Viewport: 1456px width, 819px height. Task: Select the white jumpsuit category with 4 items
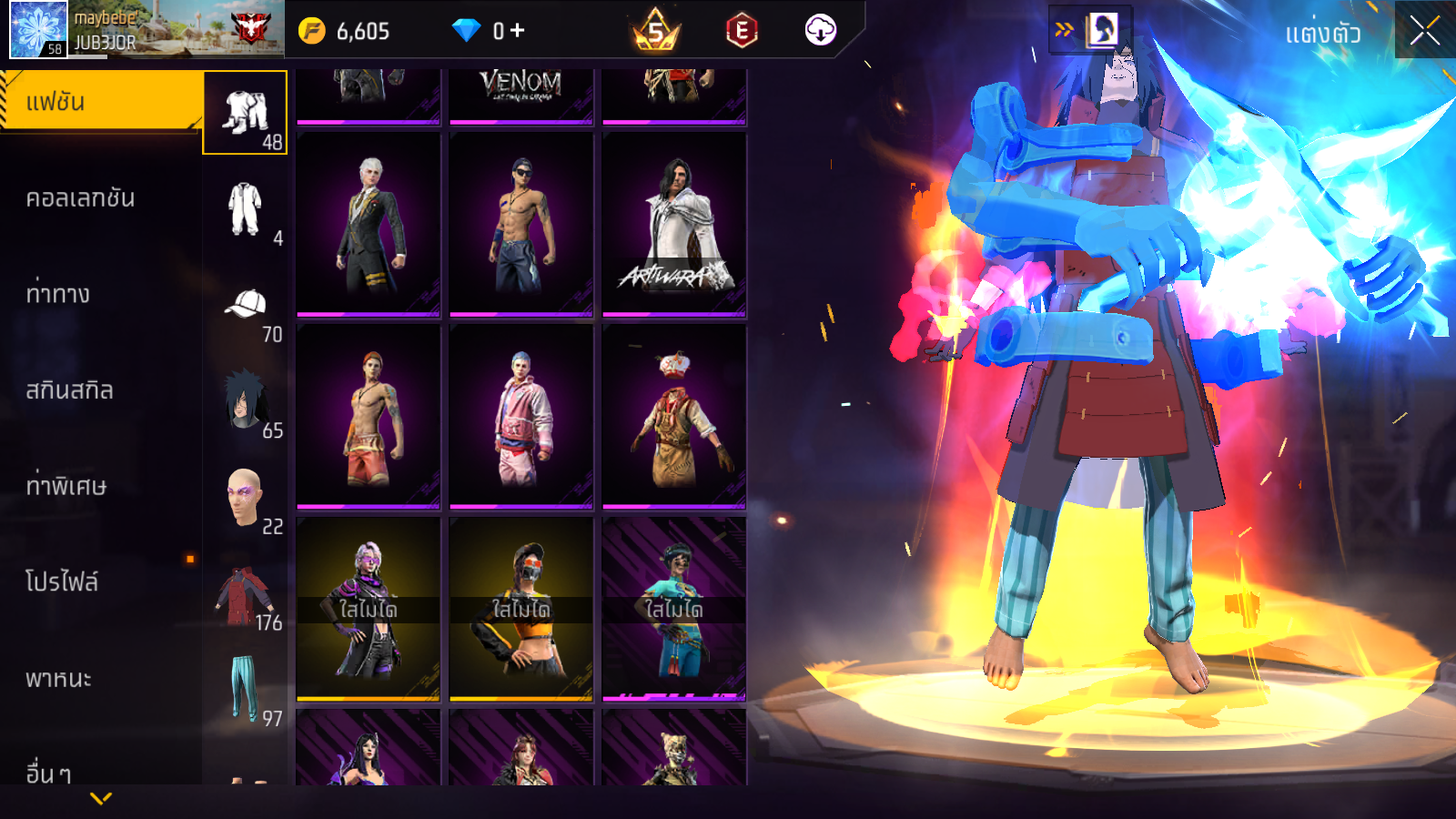tap(245, 210)
